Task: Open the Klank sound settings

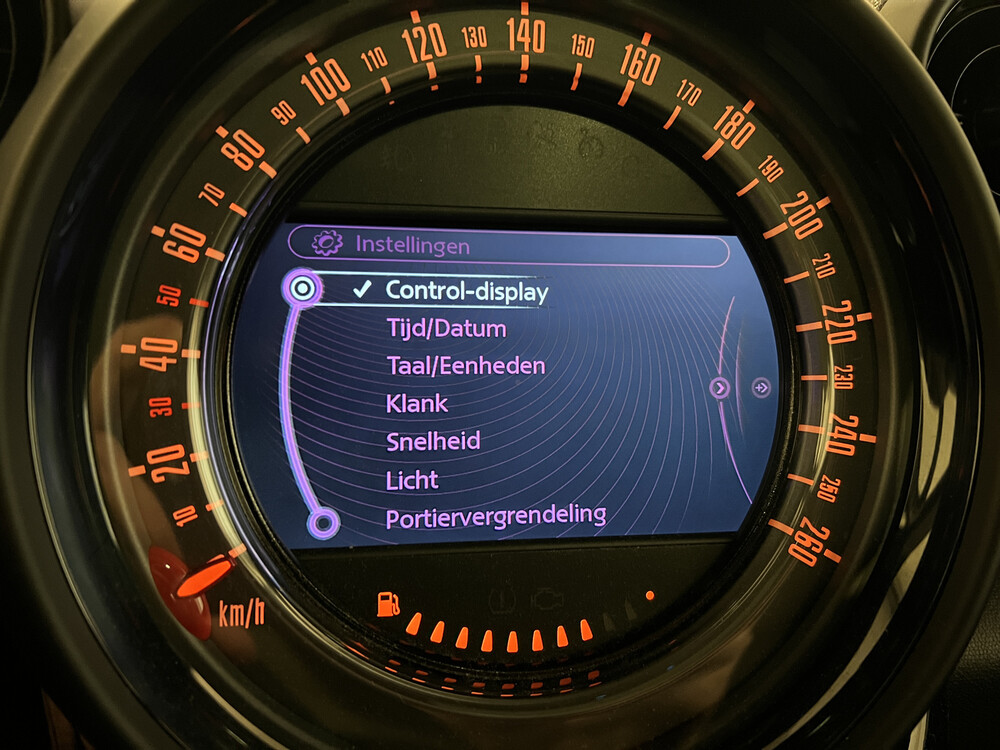Action: coord(417,404)
